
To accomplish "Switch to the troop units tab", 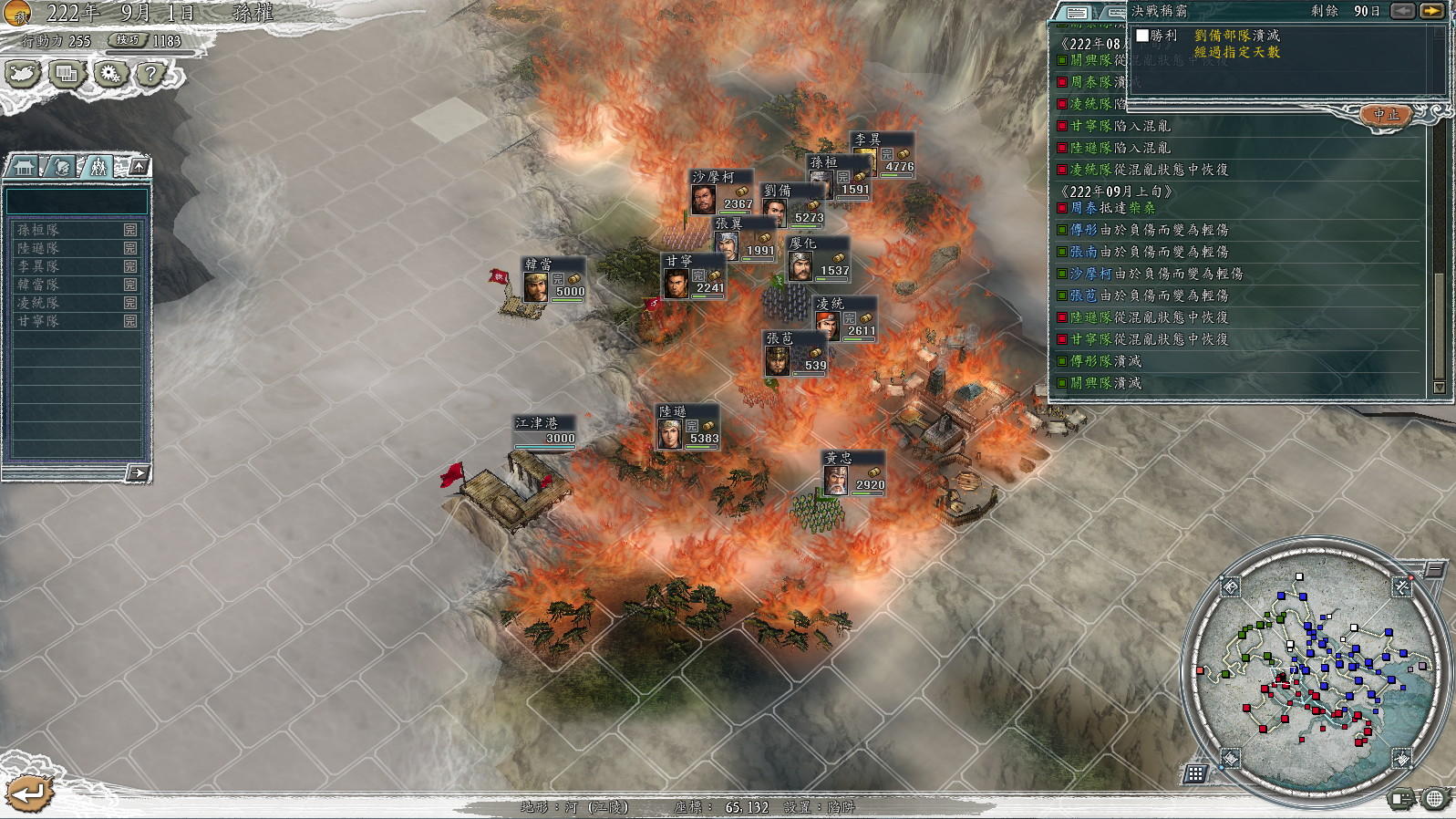I will click(x=97, y=167).
